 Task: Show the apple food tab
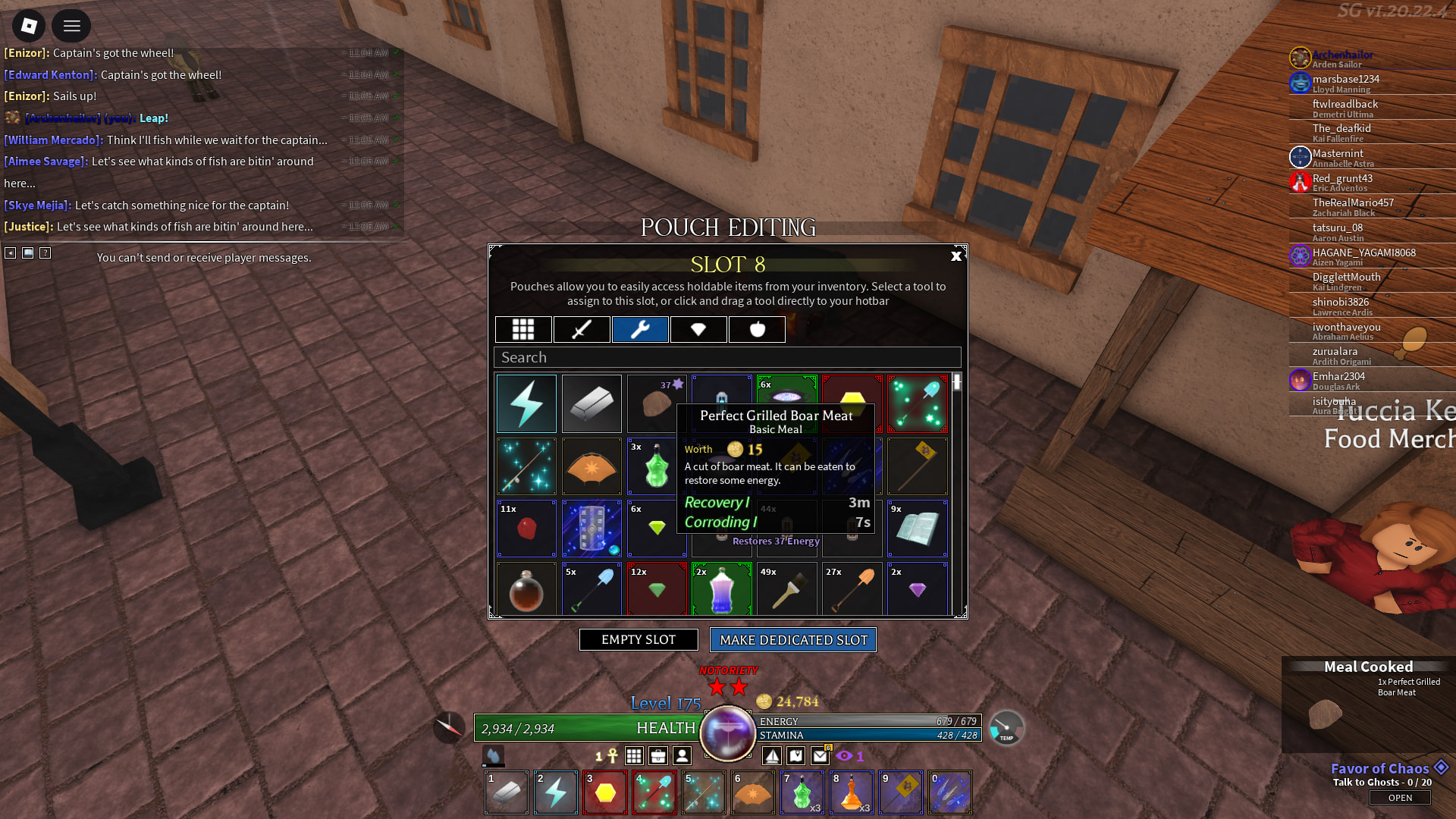pyautogui.click(x=757, y=329)
